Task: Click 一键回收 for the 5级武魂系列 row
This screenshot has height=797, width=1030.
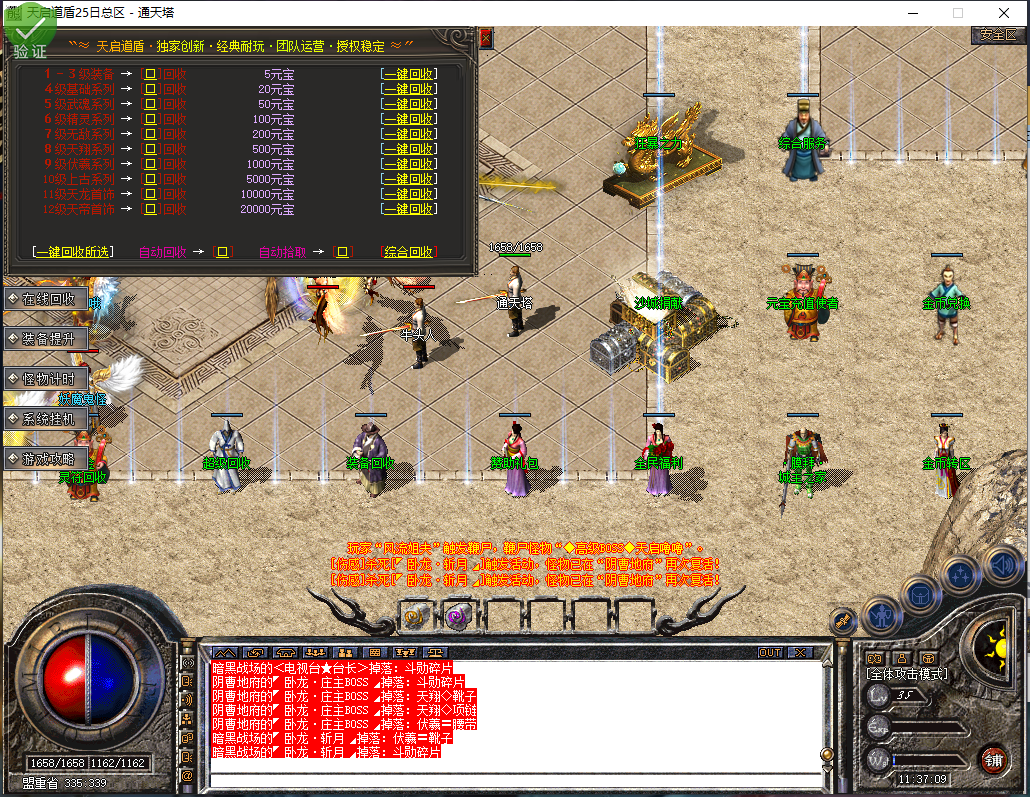Action: pyautogui.click(x=408, y=104)
